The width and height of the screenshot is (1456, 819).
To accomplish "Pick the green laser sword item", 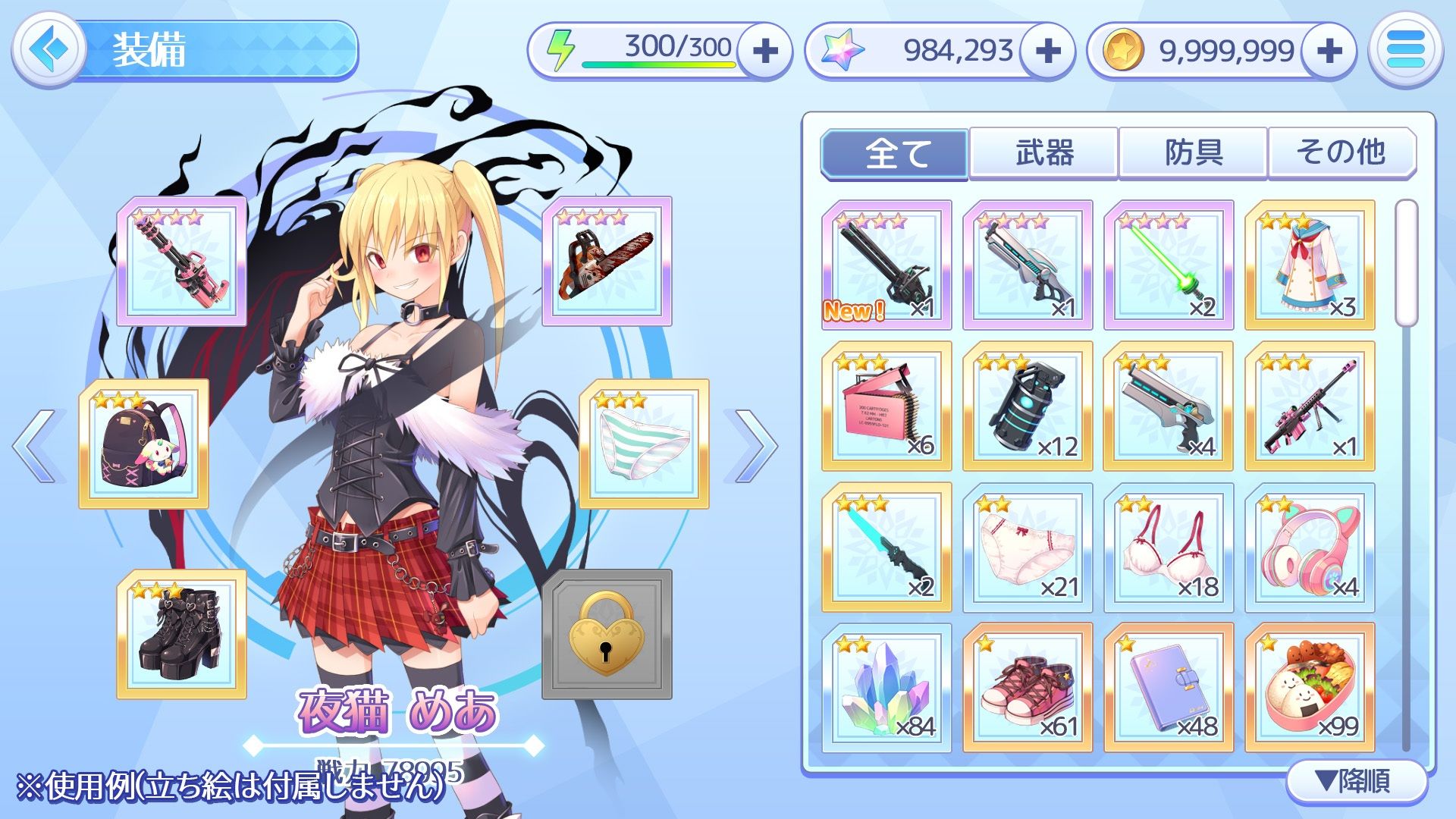I will click(1169, 265).
